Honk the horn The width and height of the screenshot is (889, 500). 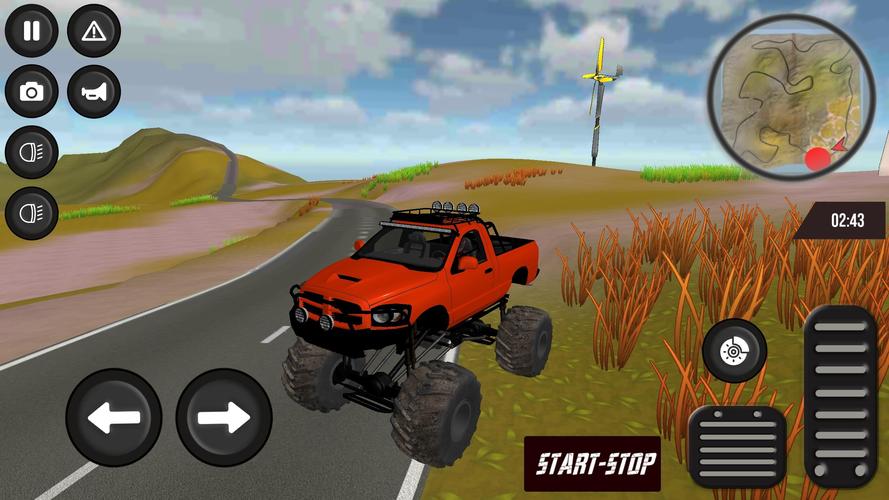click(94, 92)
